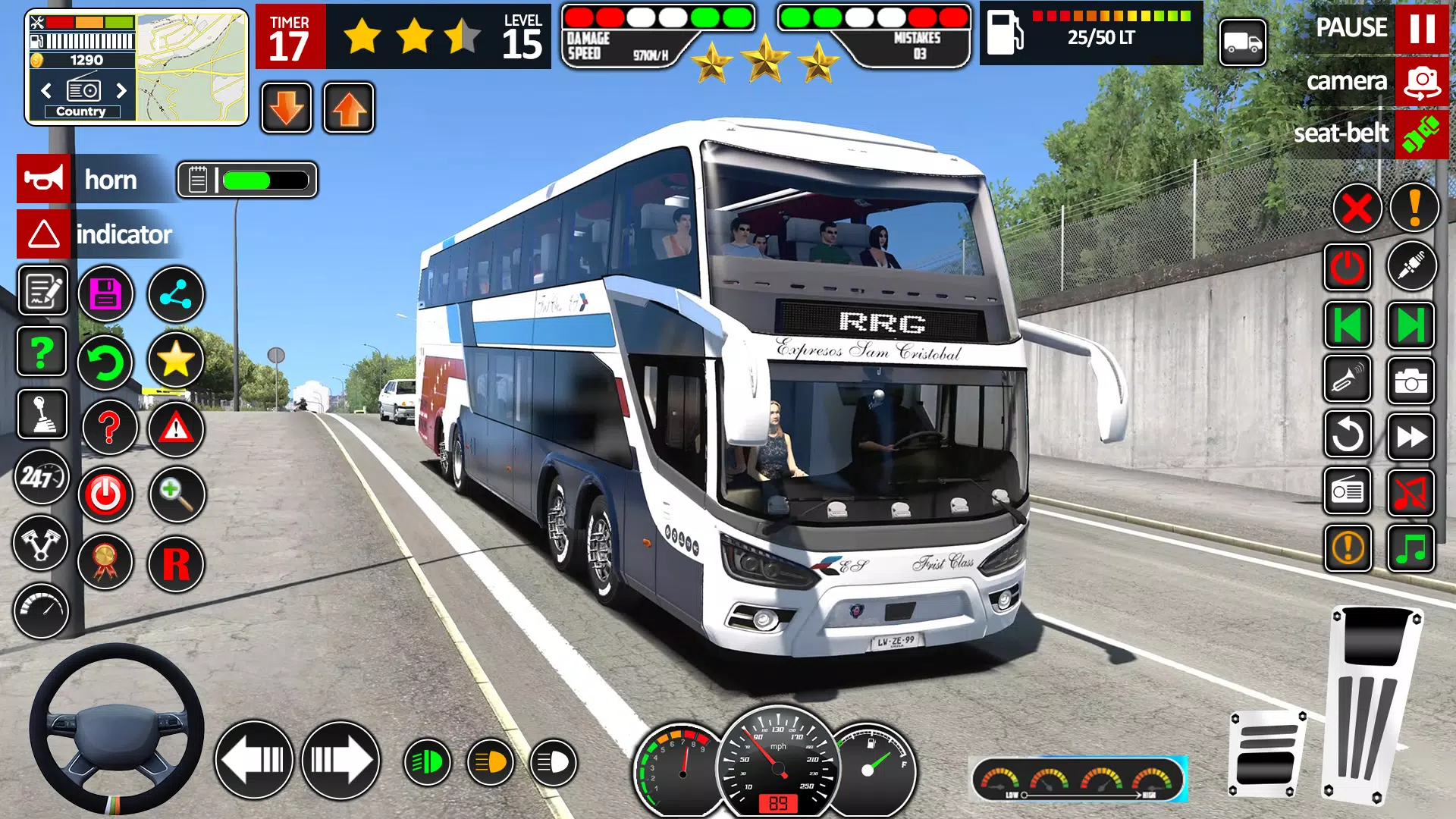Tap the orange down arrow button
Image resolution: width=1456 pixels, height=819 pixels.
click(286, 108)
